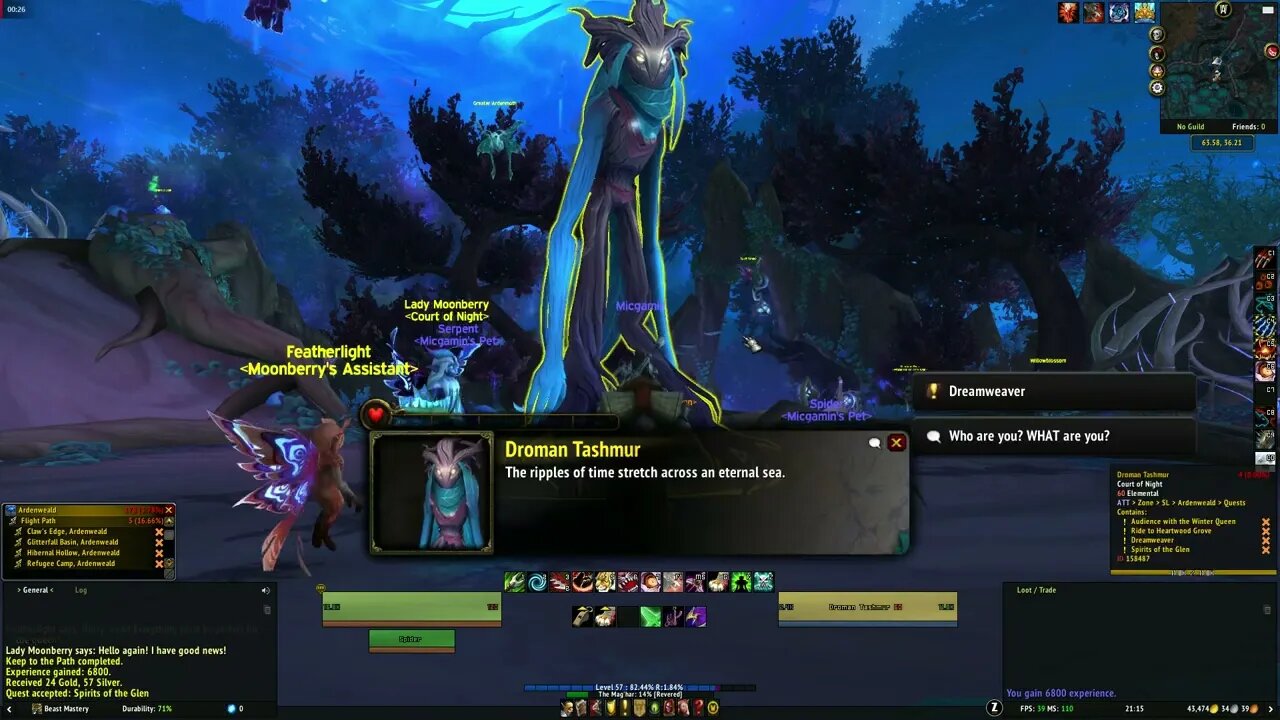The image size is (1280, 720).
Task: Open the Adventure Guide question mark icon
Action: [698, 708]
